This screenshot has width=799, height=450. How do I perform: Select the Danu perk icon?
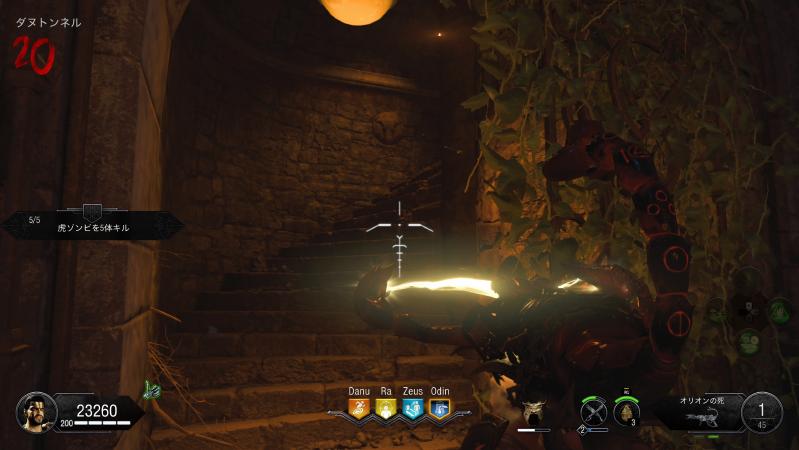359,408
